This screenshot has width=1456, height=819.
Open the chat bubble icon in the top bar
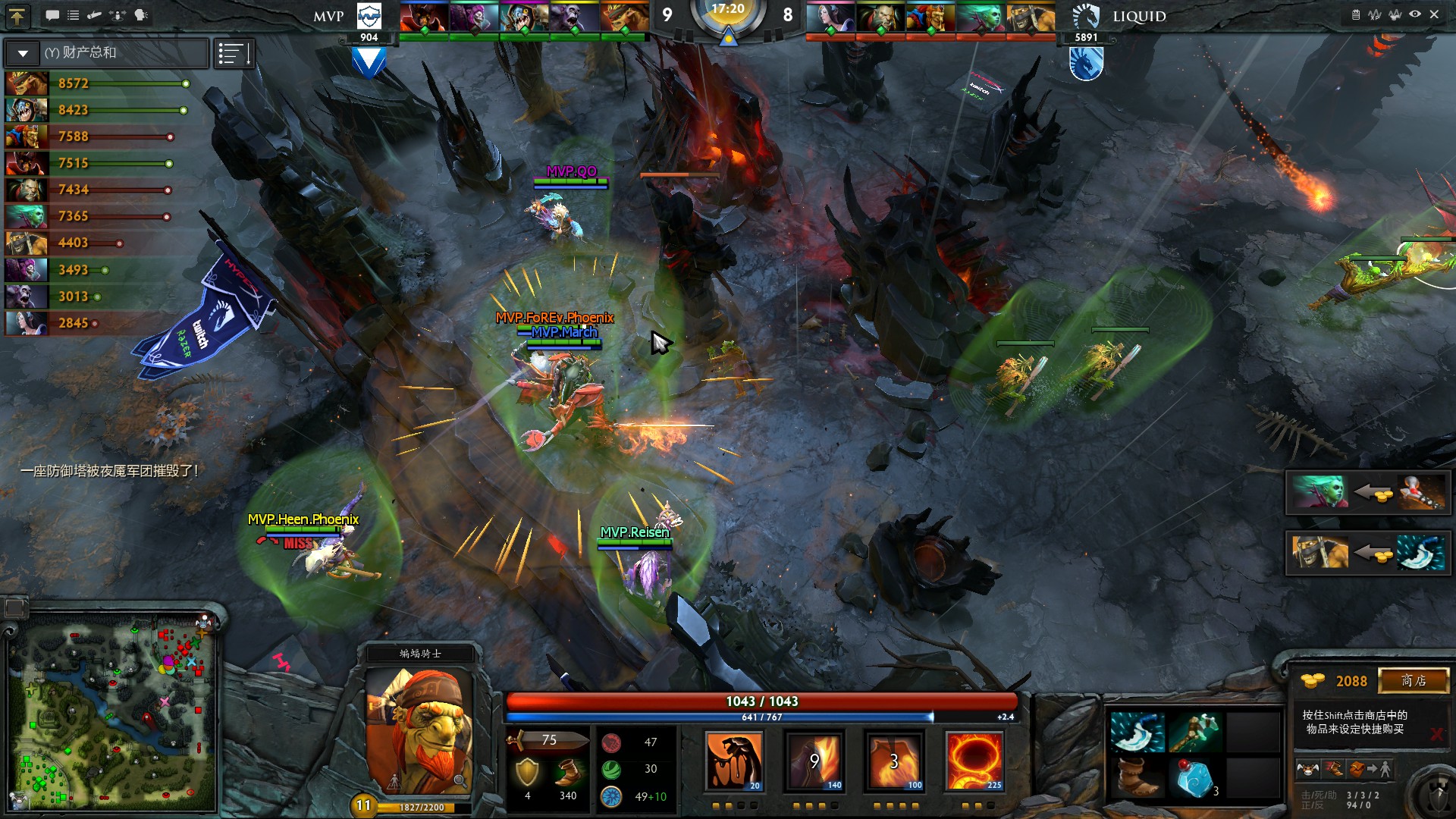tap(52, 15)
